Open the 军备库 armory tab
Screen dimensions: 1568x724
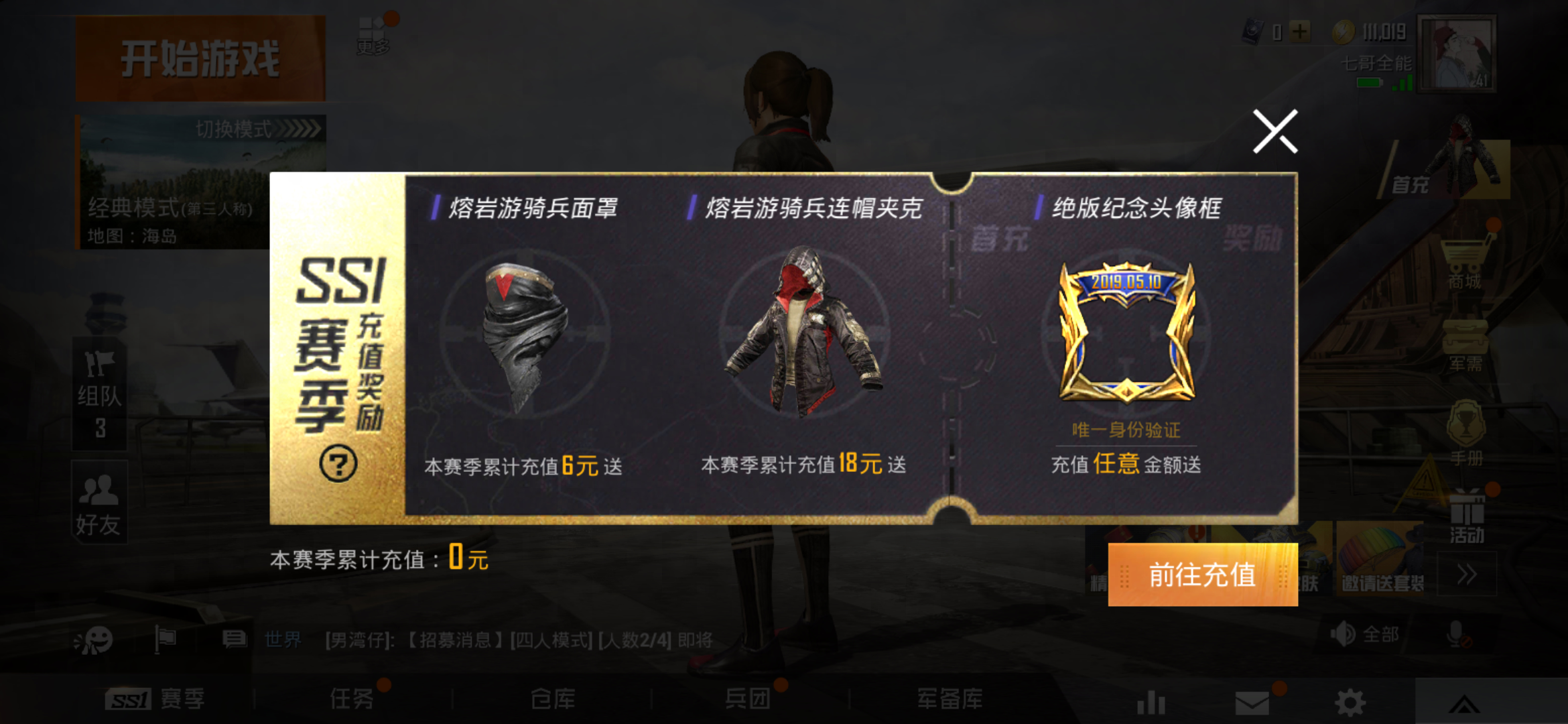950,700
